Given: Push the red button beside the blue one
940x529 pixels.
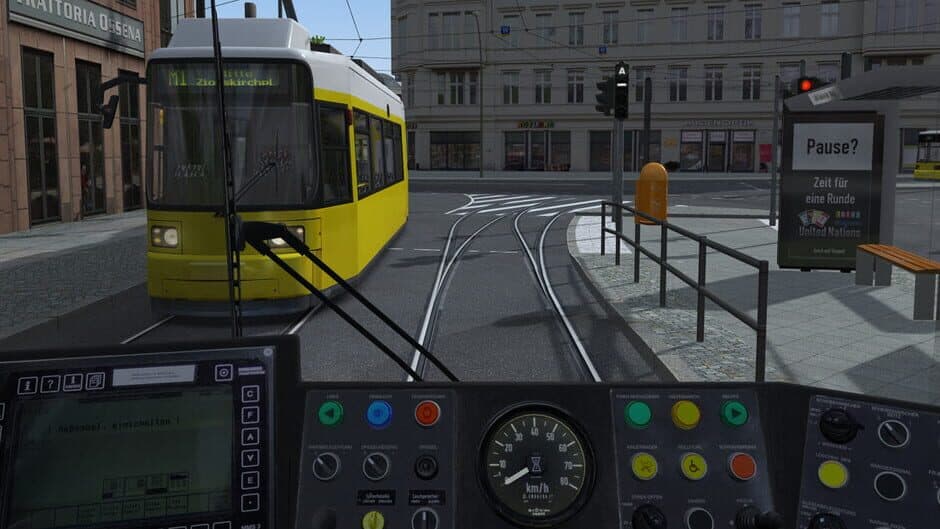Looking at the screenshot, I should [x=427, y=413].
